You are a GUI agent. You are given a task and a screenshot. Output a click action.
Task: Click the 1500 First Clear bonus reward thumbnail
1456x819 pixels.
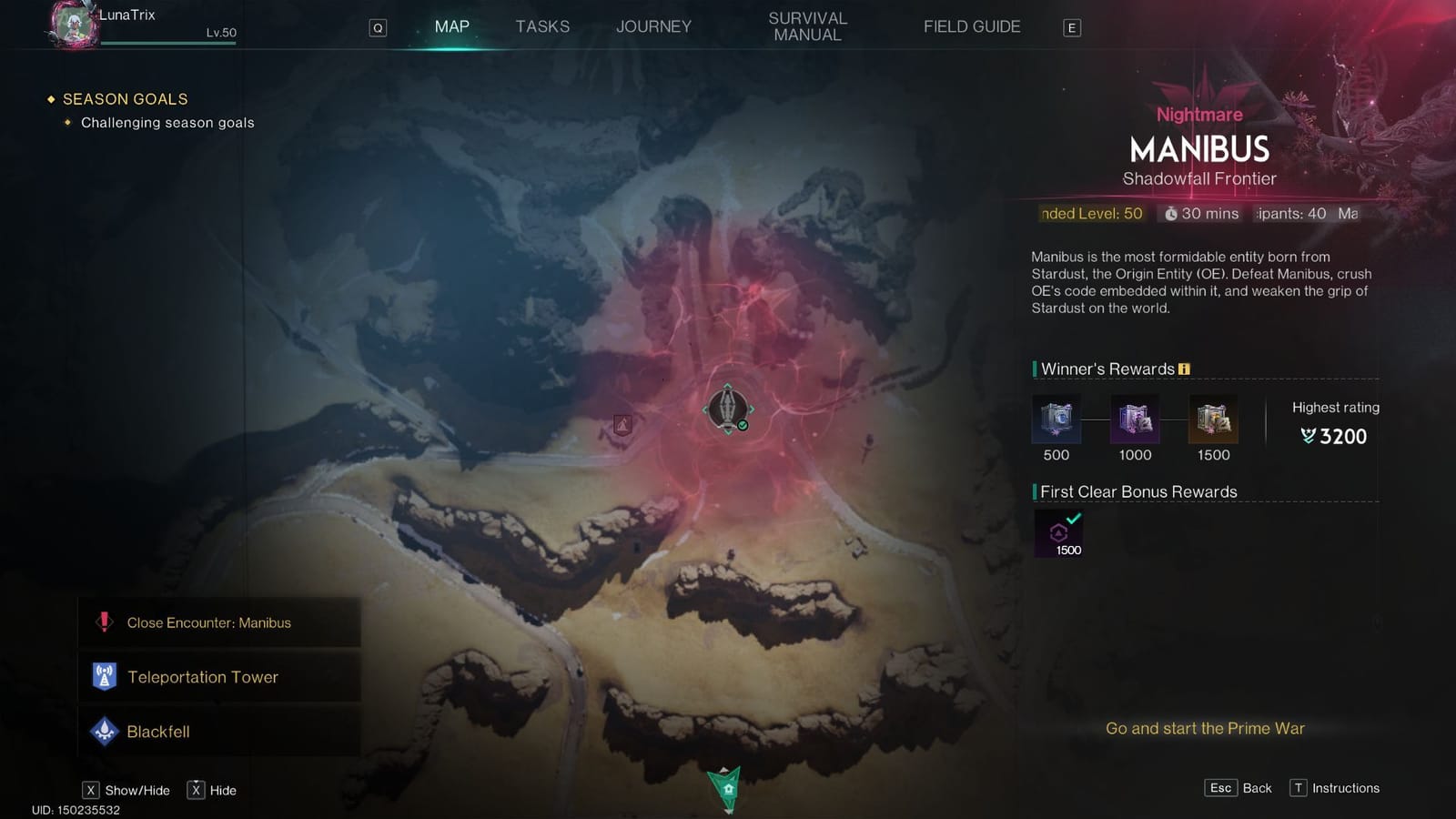pyautogui.click(x=1058, y=531)
